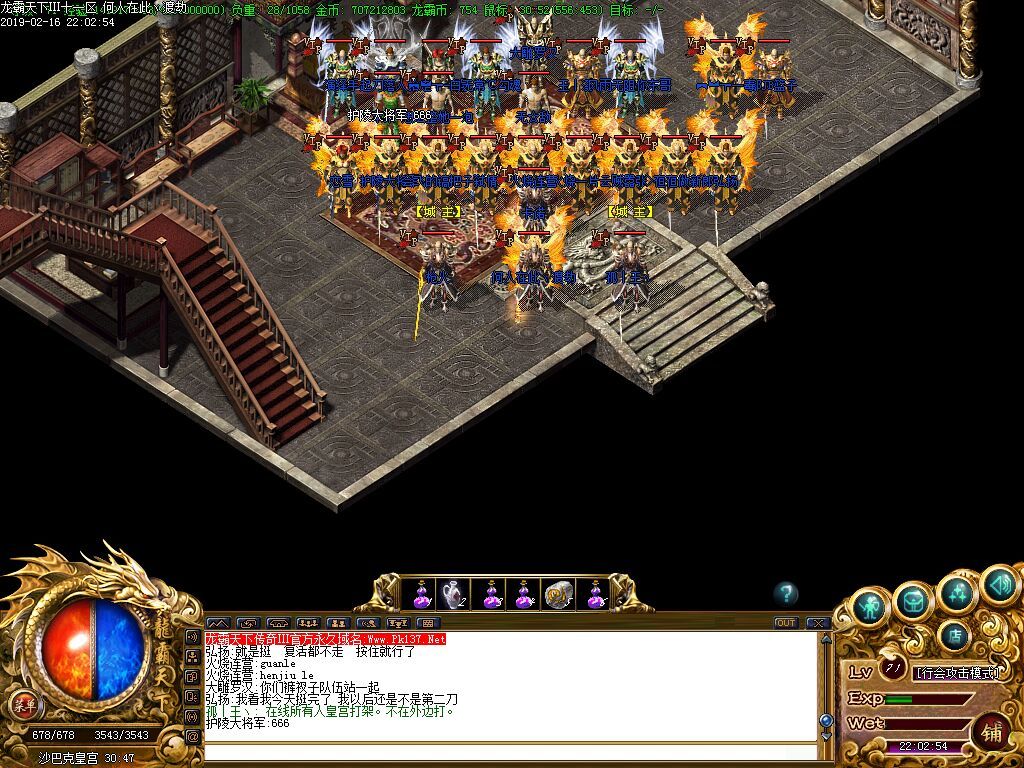Click the round question mark help icon
Screen dimensions: 1024x768
(787, 593)
